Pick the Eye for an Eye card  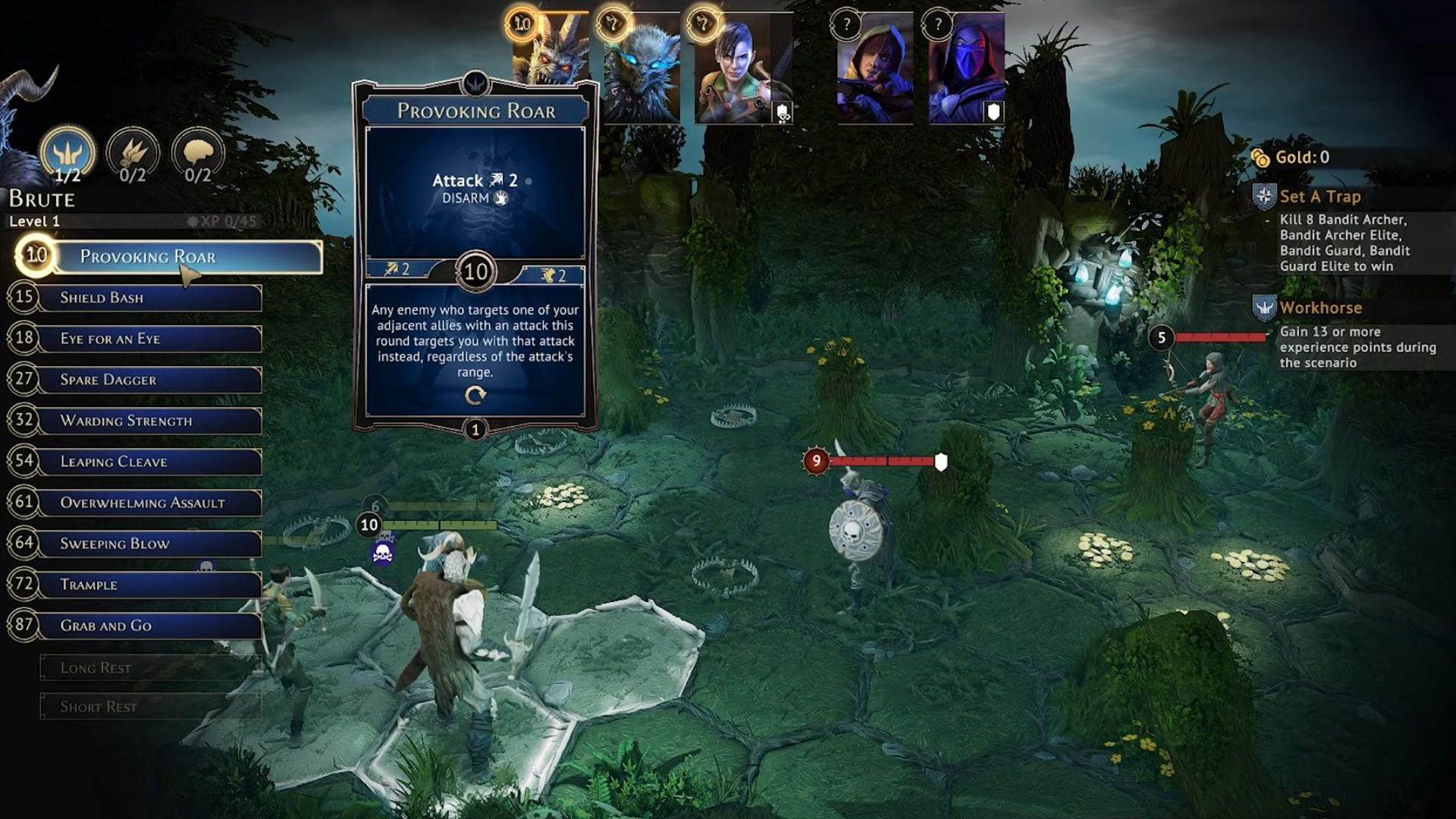152,339
